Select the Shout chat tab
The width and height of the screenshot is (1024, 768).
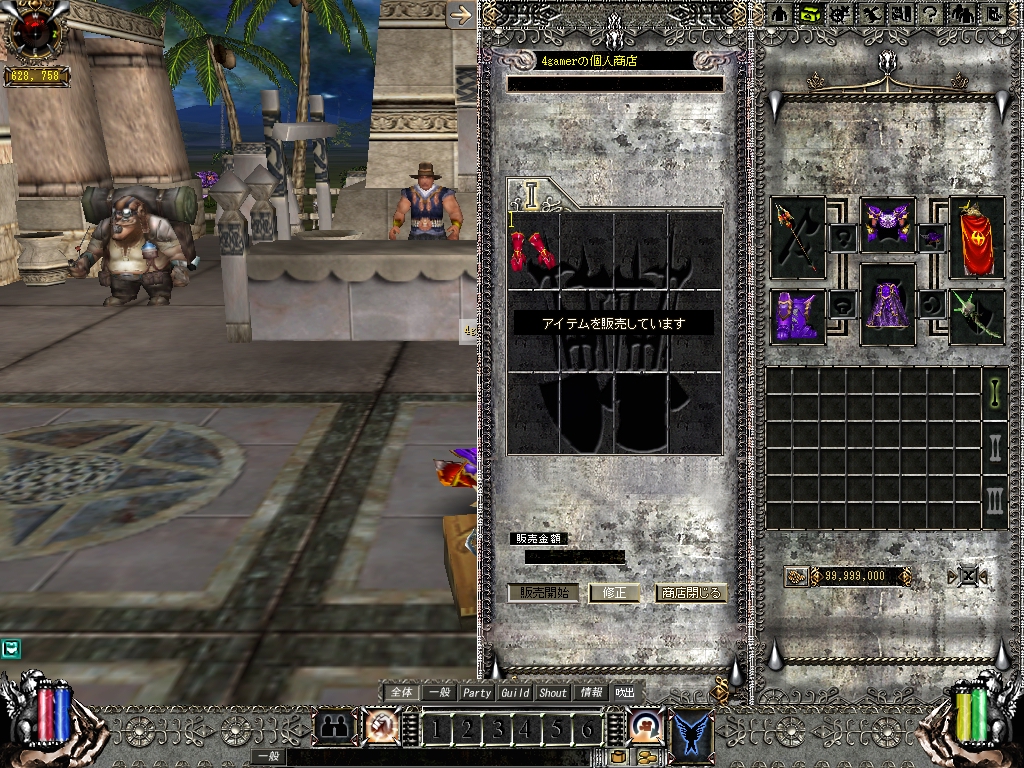click(x=553, y=692)
